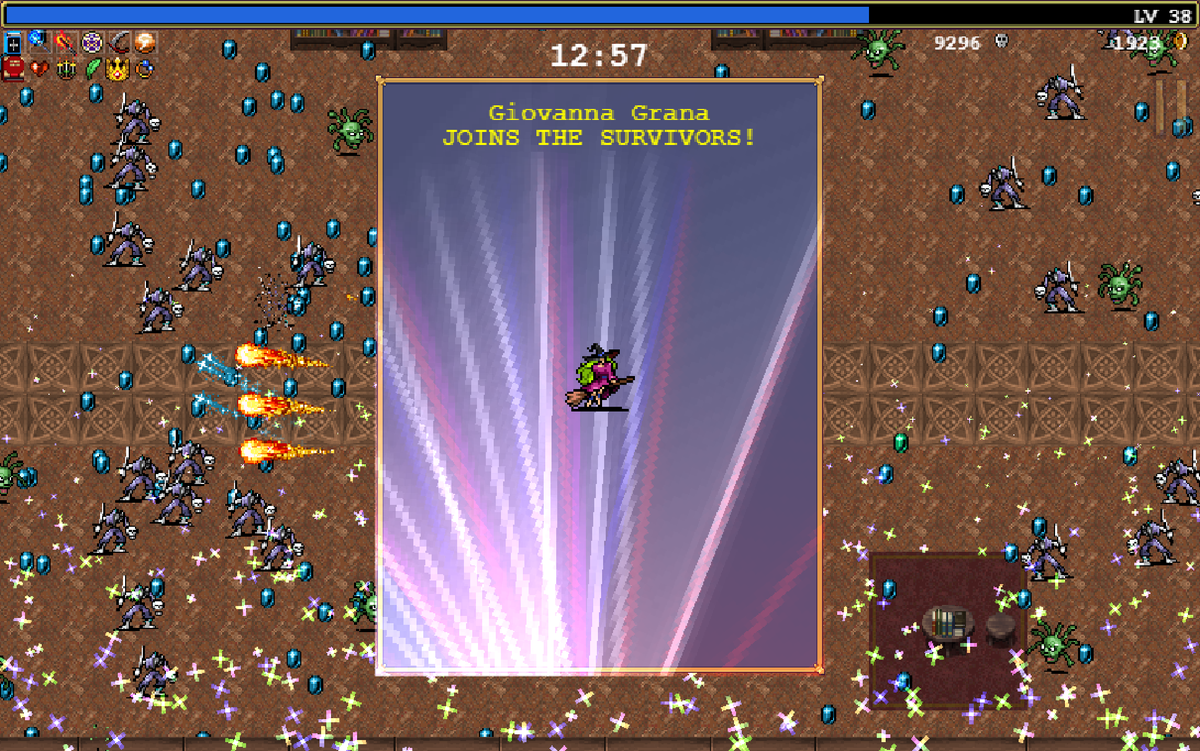Viewport: 1200px width, 751px height.
Task: Select the Hollow Heart passive icon
Action: pyautogui.click(x=39, y=69)
